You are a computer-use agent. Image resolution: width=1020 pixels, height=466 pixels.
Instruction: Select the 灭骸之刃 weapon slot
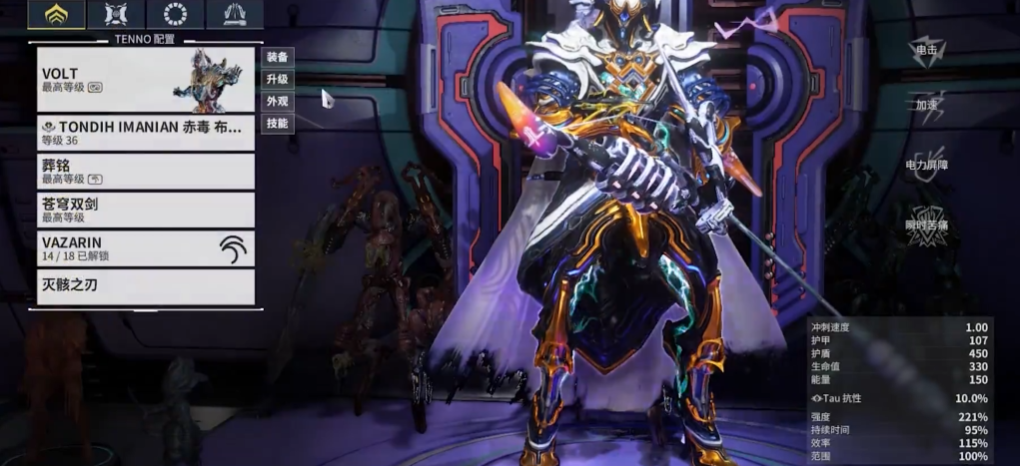pos(146,287)
